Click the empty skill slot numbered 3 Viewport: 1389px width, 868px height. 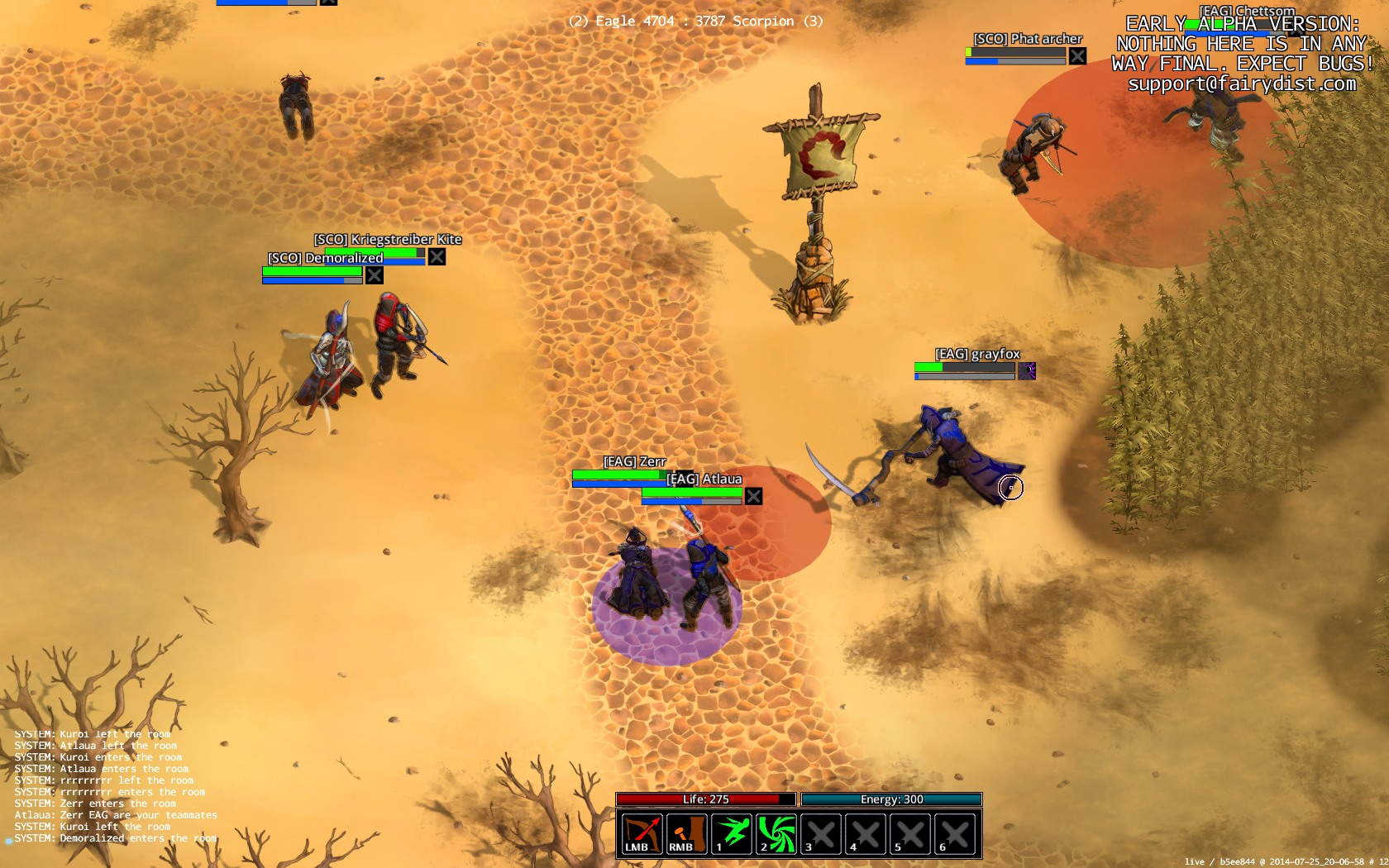point(821,833)
